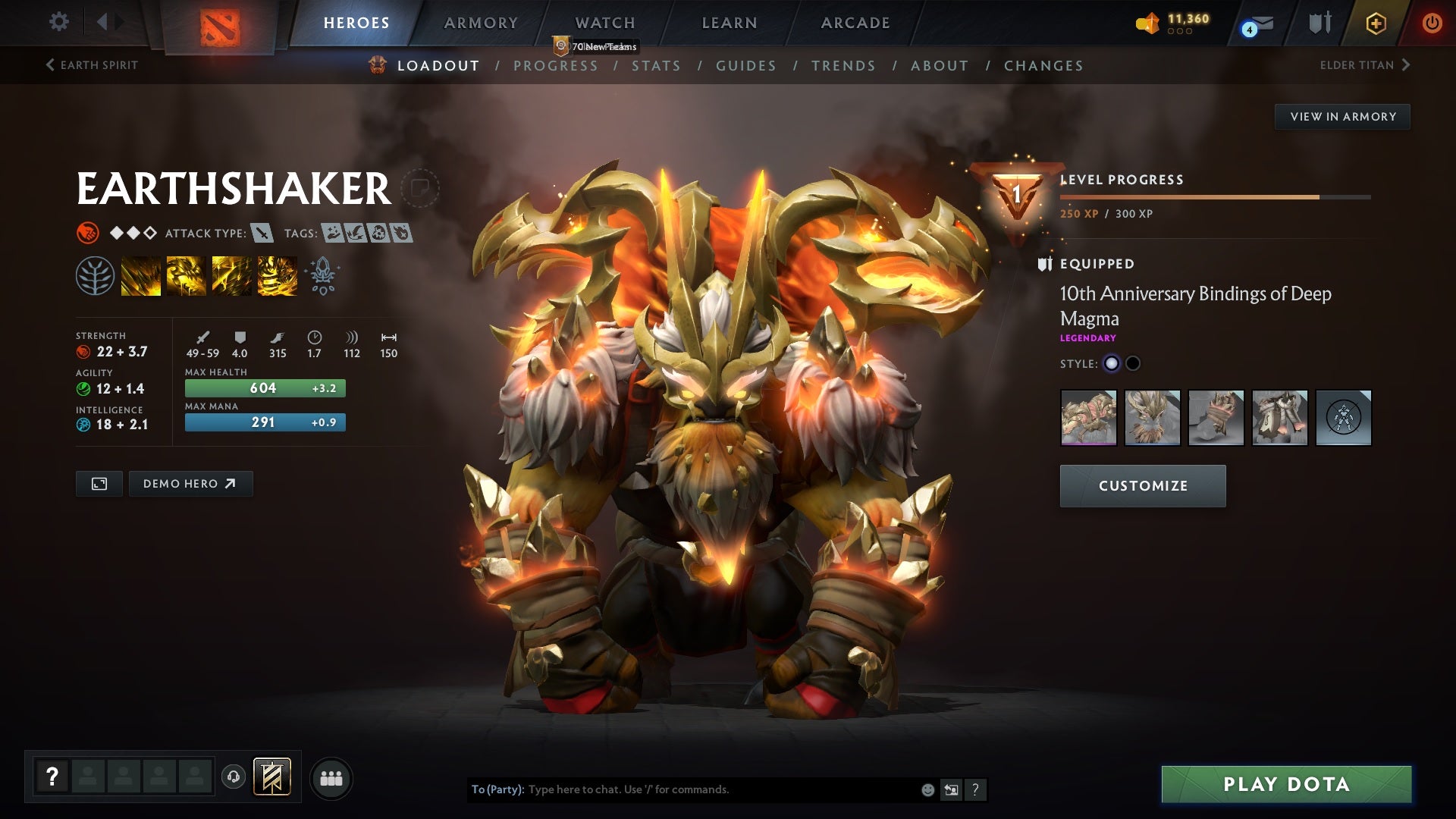Open the Arcade tab
Viewport: 1456px width, 819px height.
coord(855,23)
